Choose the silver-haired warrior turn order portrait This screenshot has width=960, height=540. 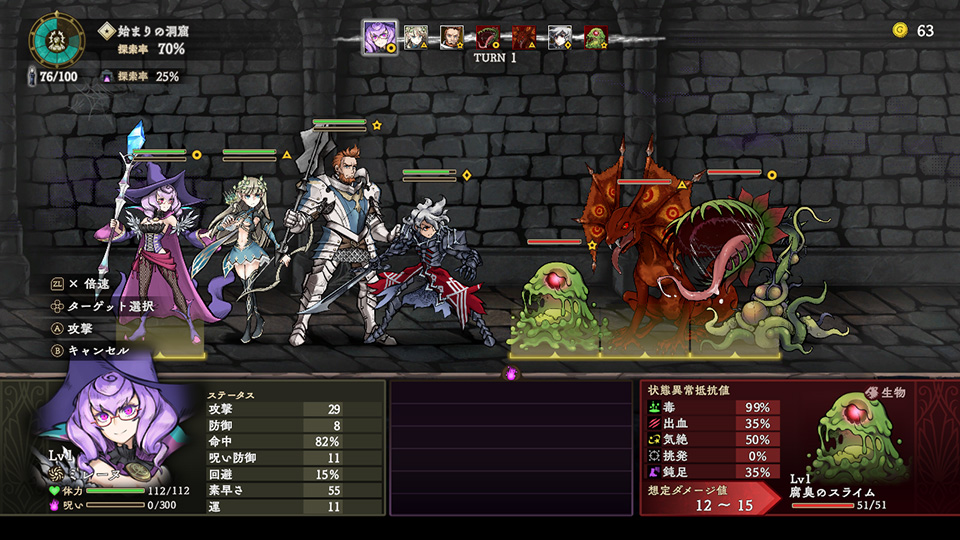[560, 38]
